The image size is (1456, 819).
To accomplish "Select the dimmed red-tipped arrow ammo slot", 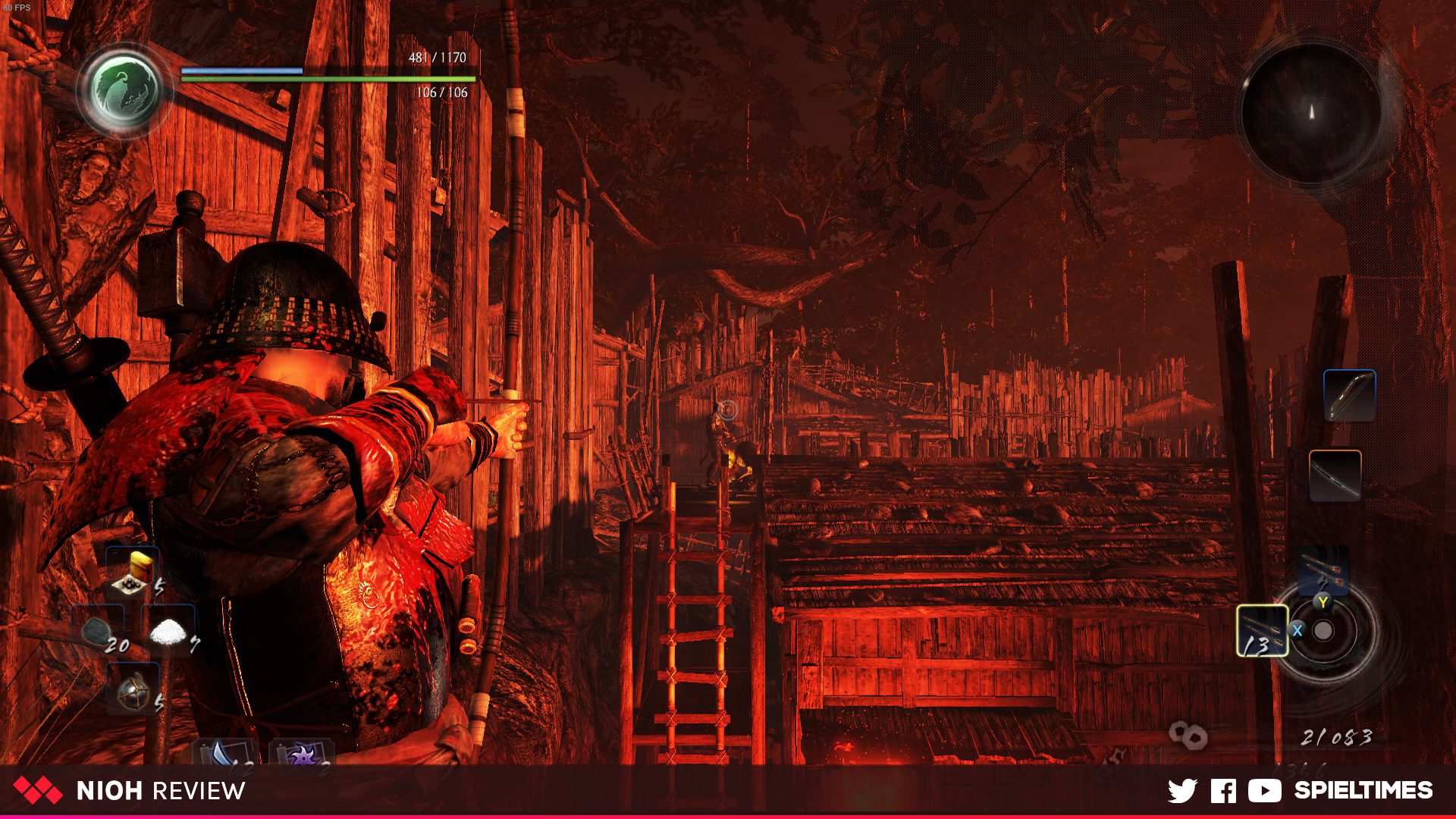I will (1323, 570).
